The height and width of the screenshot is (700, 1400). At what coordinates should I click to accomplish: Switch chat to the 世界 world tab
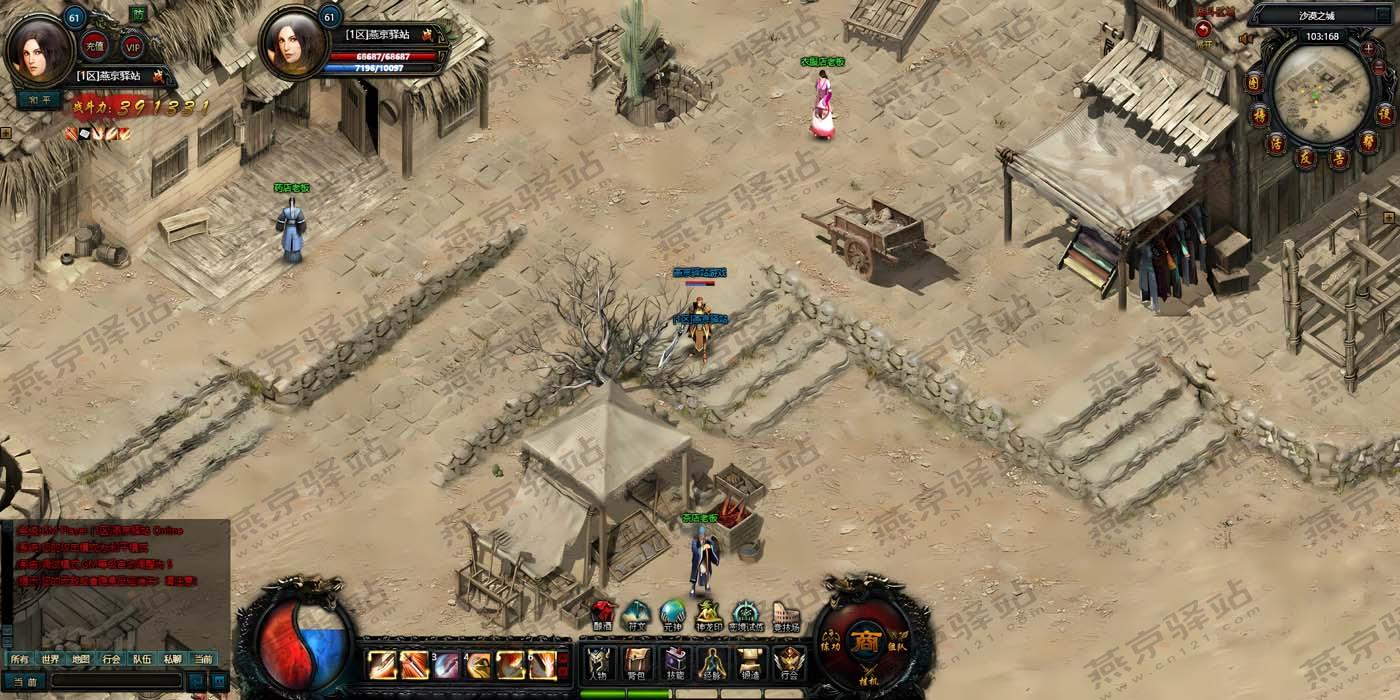click(50, 659)
